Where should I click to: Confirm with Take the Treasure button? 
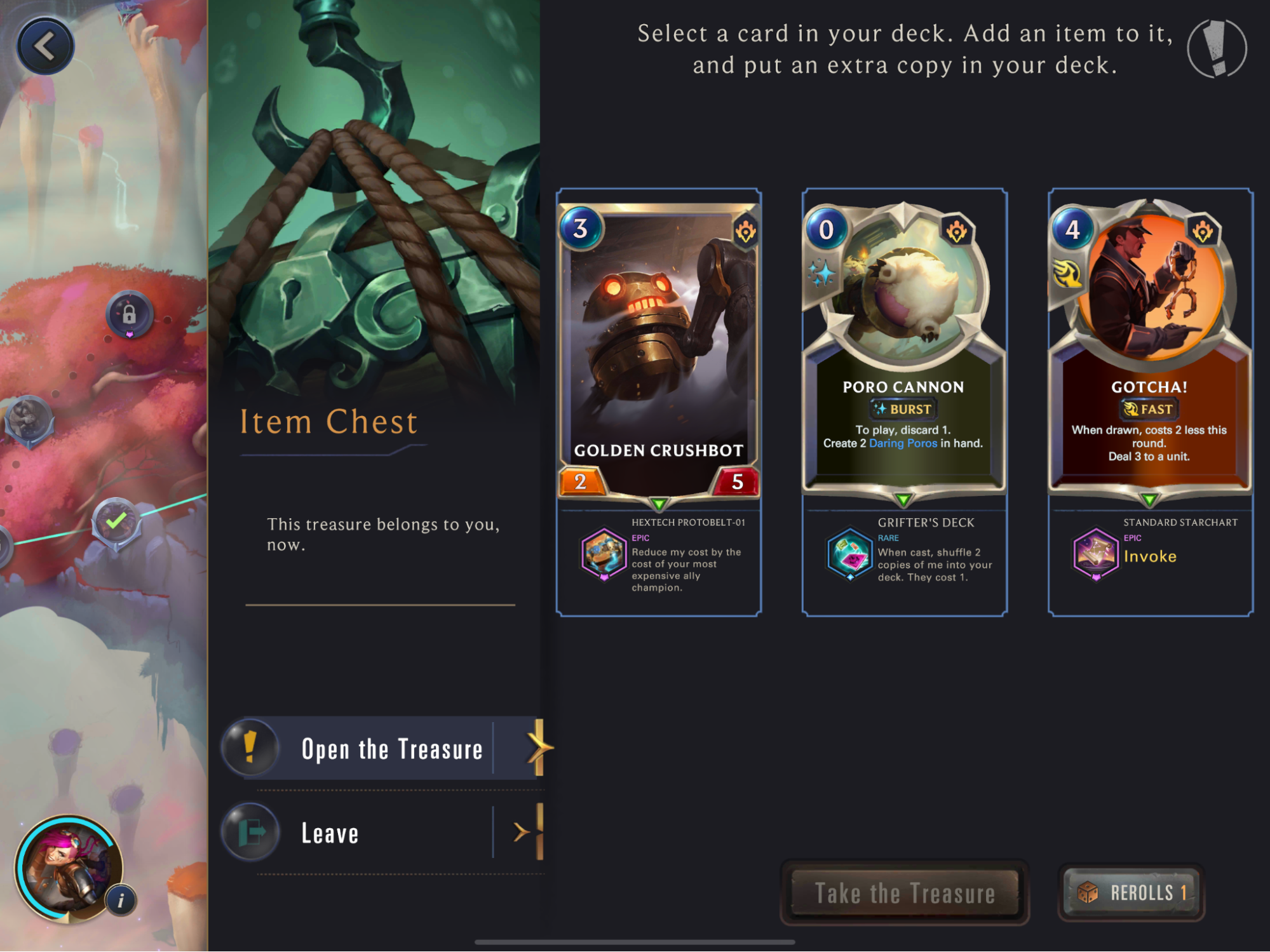click(904, 893)
